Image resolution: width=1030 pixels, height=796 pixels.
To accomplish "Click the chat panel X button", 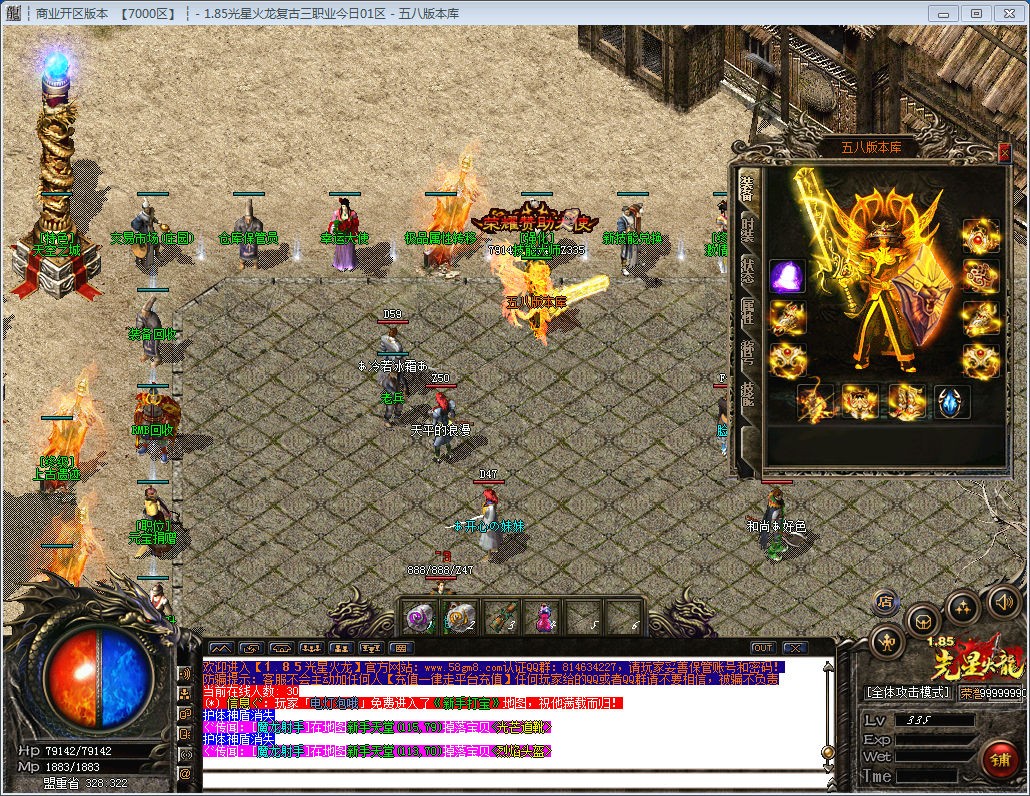I will (795, 648).
